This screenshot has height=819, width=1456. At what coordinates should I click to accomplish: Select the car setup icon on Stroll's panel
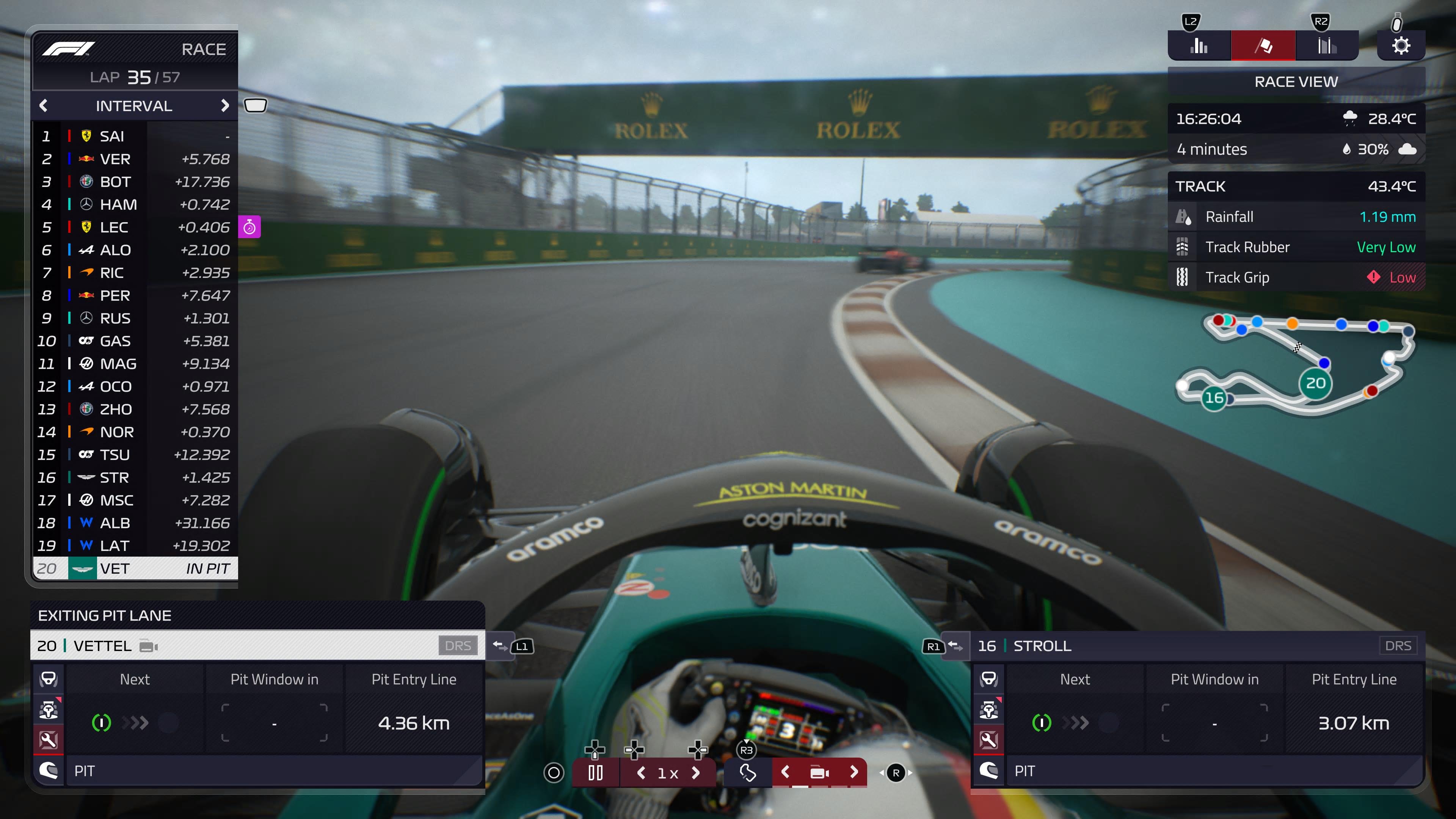[989, 711]
